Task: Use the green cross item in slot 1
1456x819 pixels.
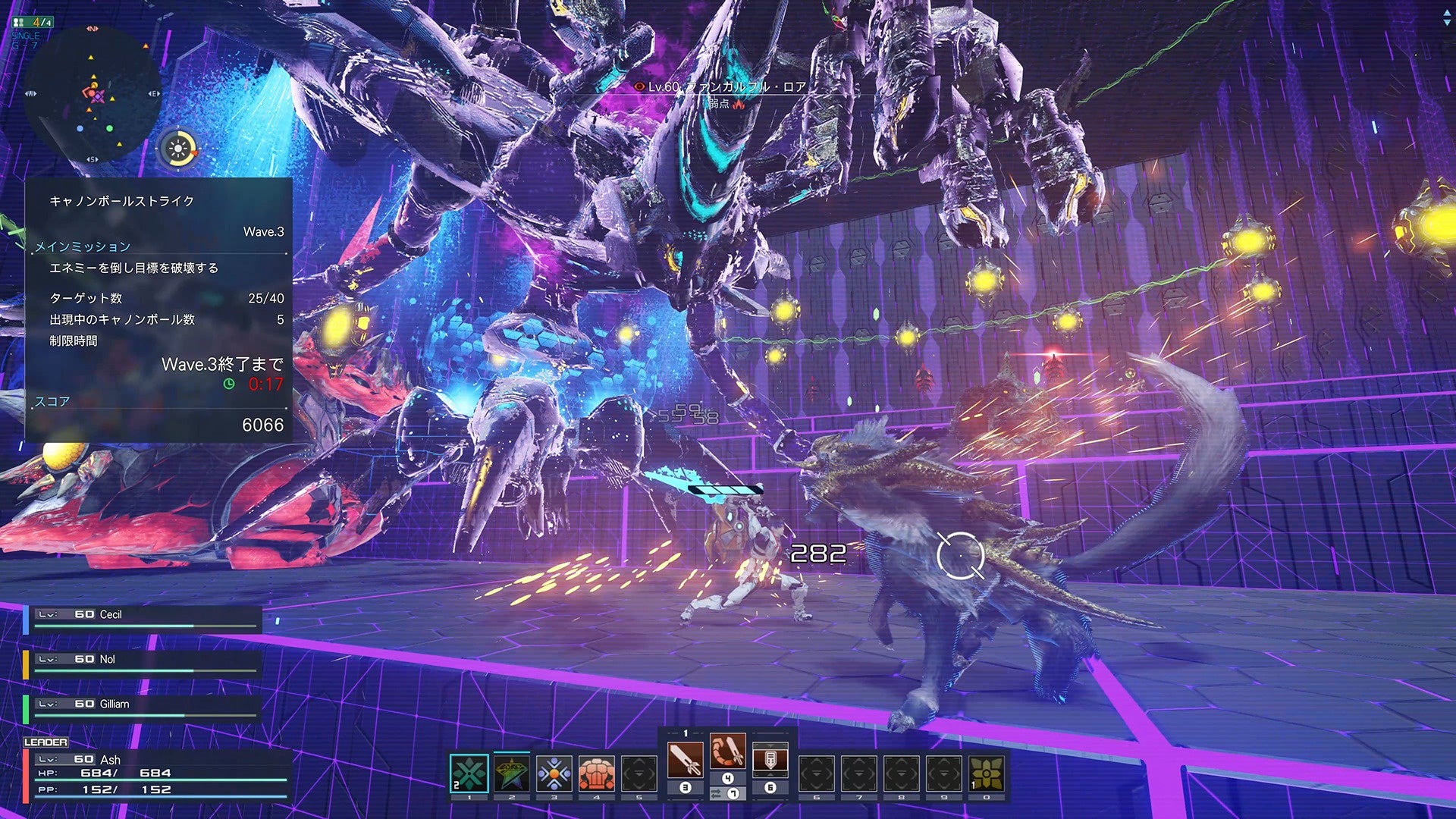Action: 469,773
